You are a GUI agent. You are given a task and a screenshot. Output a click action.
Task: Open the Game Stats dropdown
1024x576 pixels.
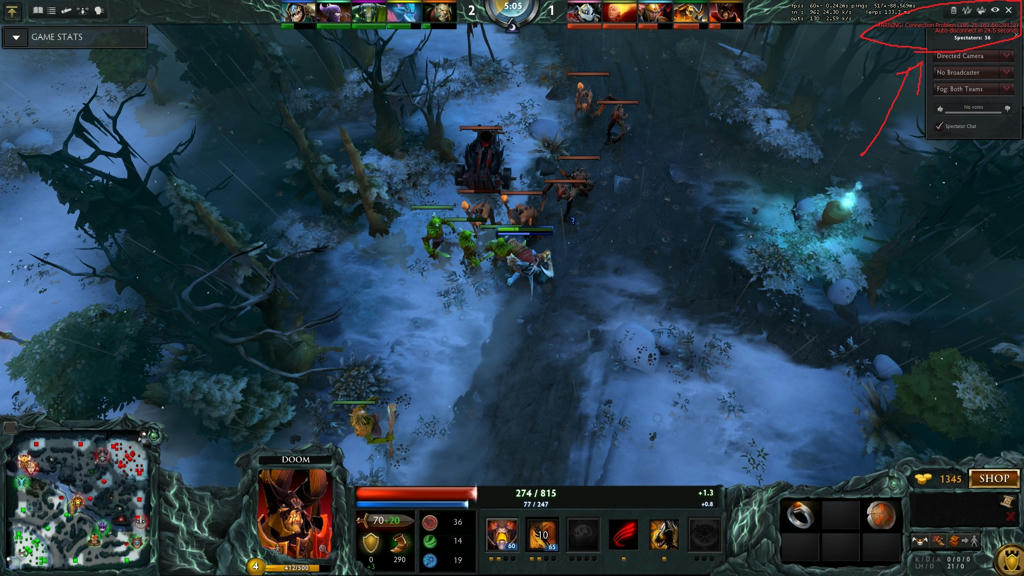tap(17, 37)
